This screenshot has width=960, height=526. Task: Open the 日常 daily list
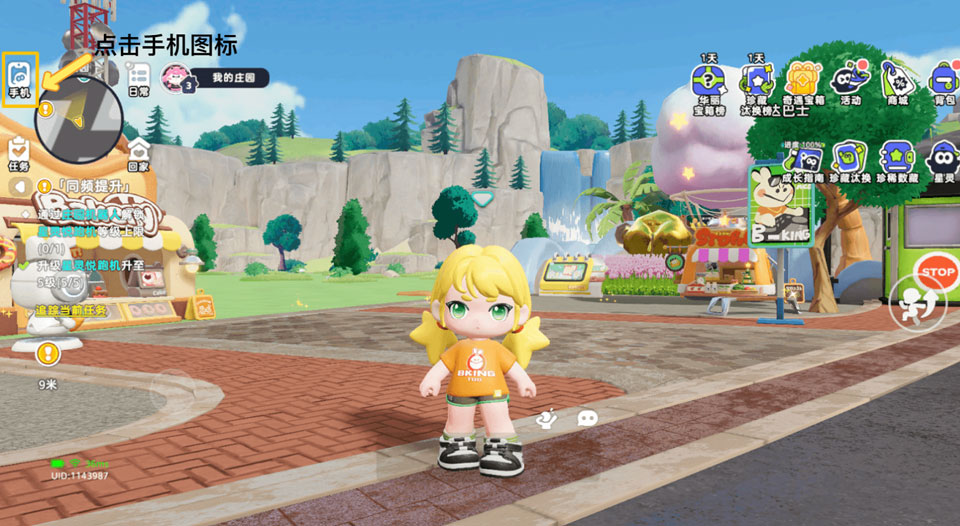pos(138,79)
